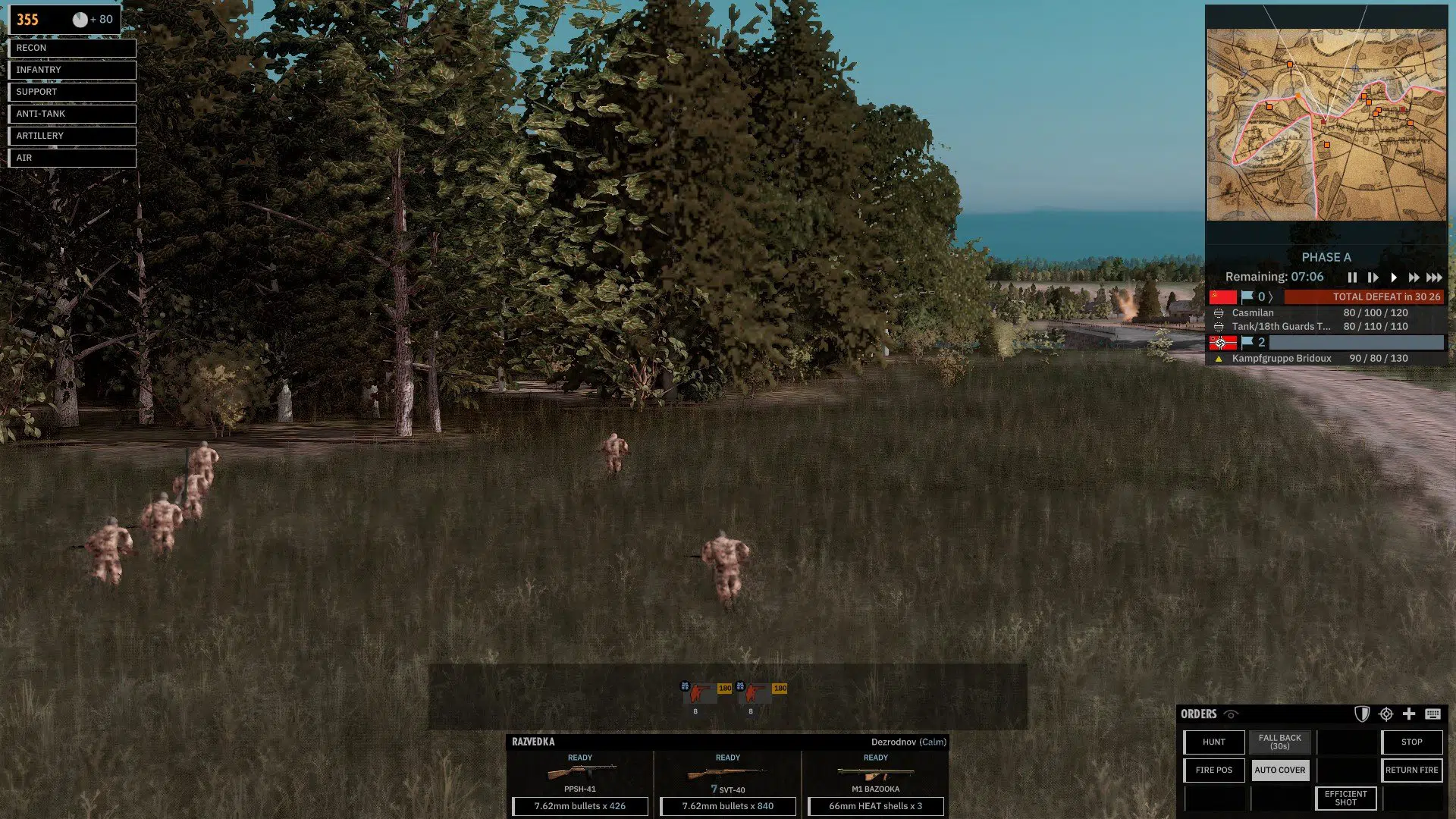This screenshot has height=819, width=1456.
Task: Toggle the FALL BACK (30s) order
Action: [x=1280, y=742]
